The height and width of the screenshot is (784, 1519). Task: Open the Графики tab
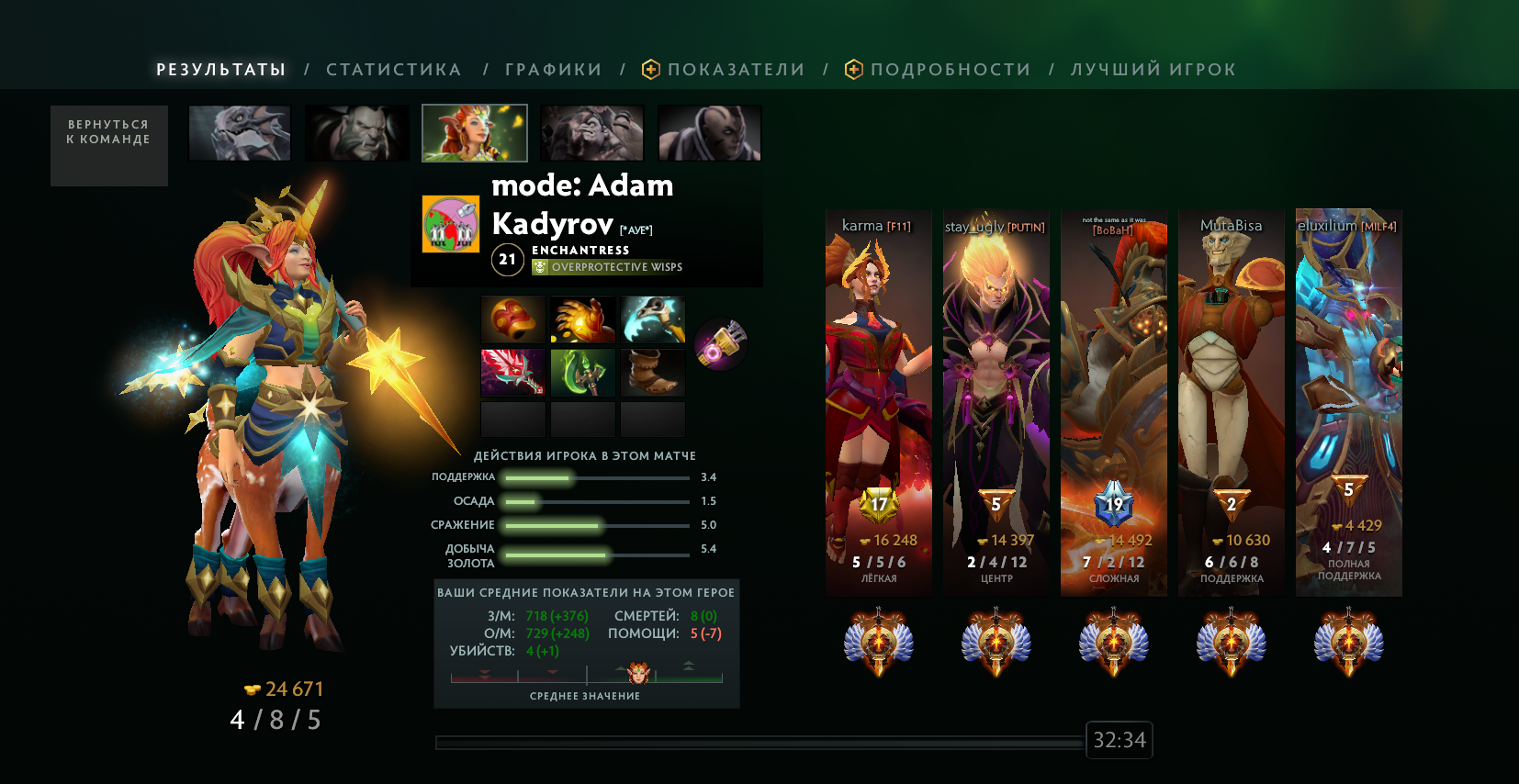[x=553, y=70]
